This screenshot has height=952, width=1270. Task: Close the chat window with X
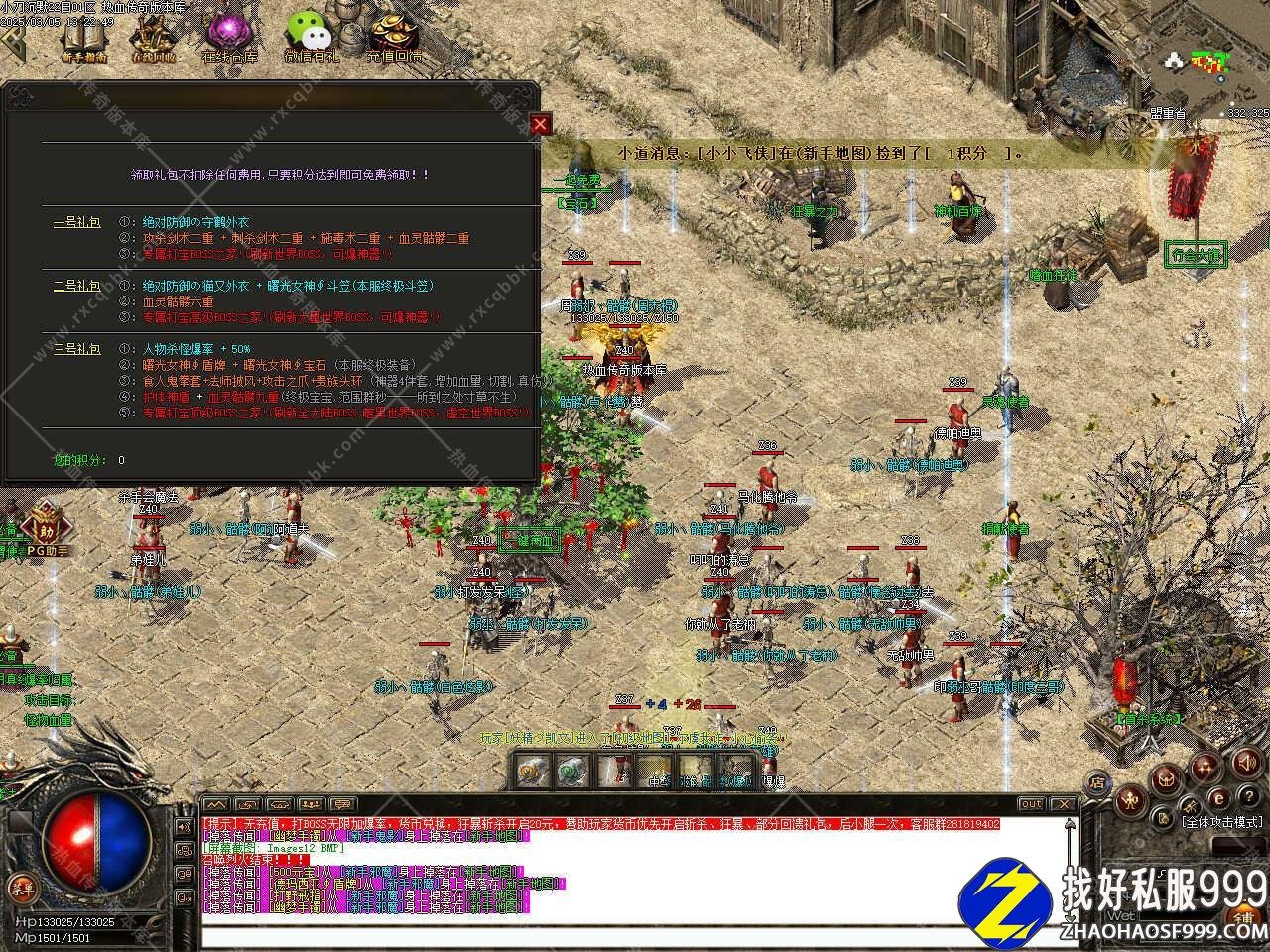click(x=1063, y=804)
